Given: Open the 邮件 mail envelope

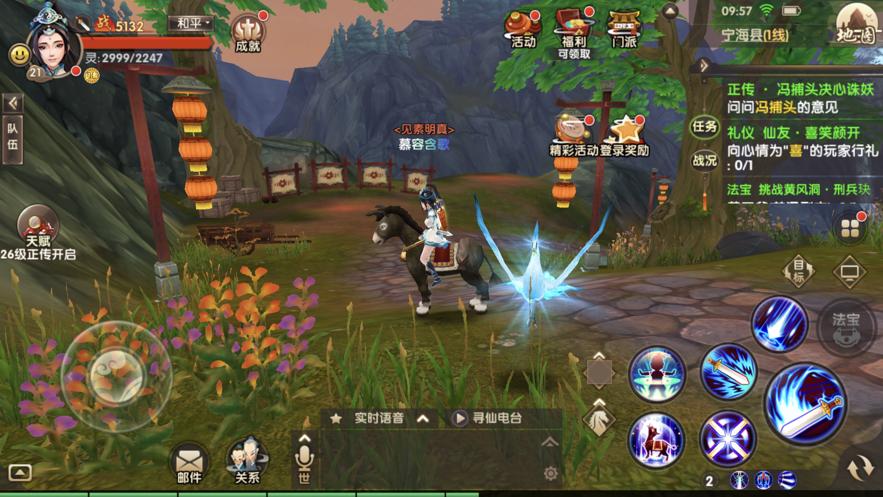Looking at the screenshot, I should tap(188, 461).
